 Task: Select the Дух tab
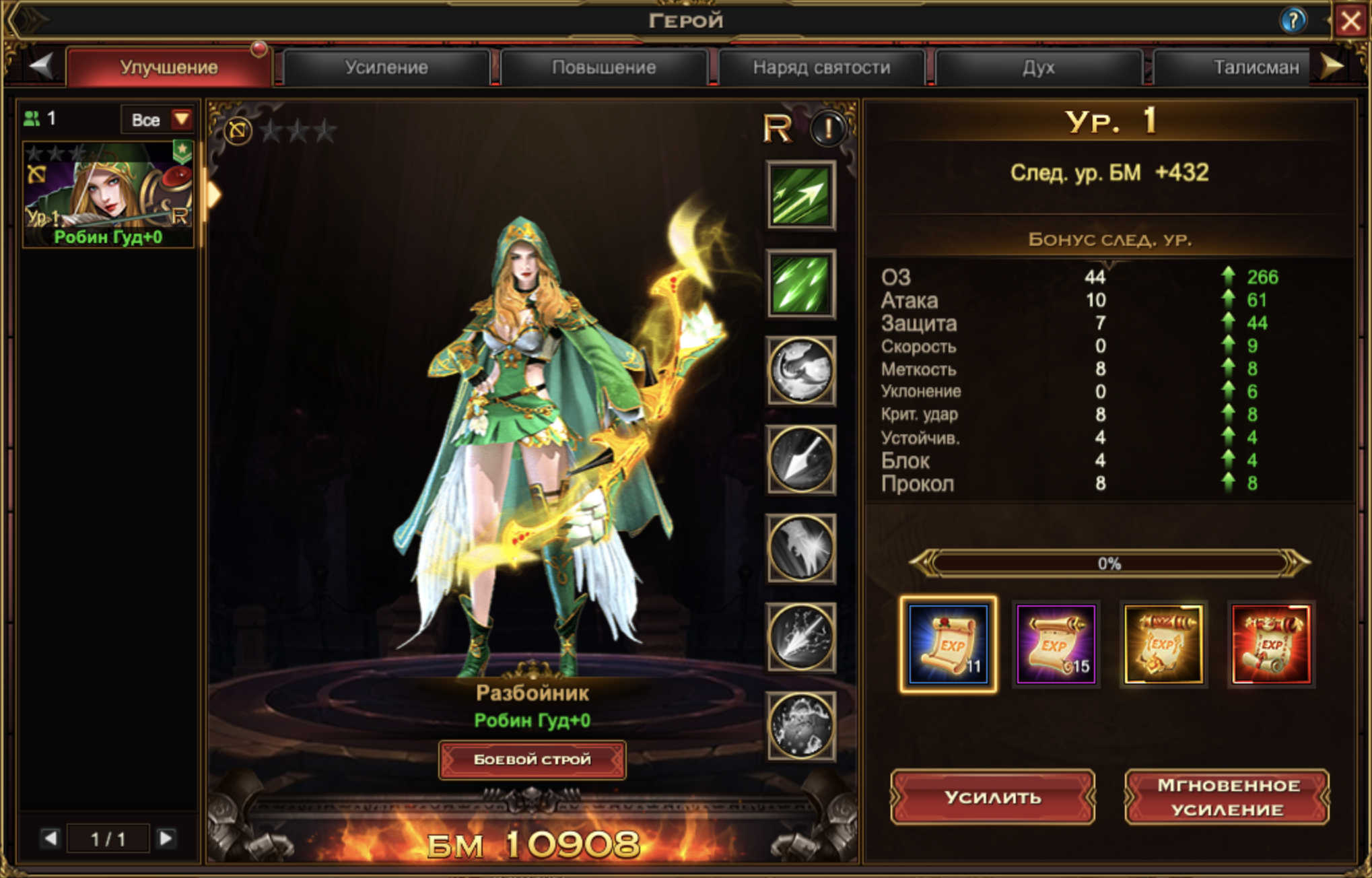tap(1038, 67)
